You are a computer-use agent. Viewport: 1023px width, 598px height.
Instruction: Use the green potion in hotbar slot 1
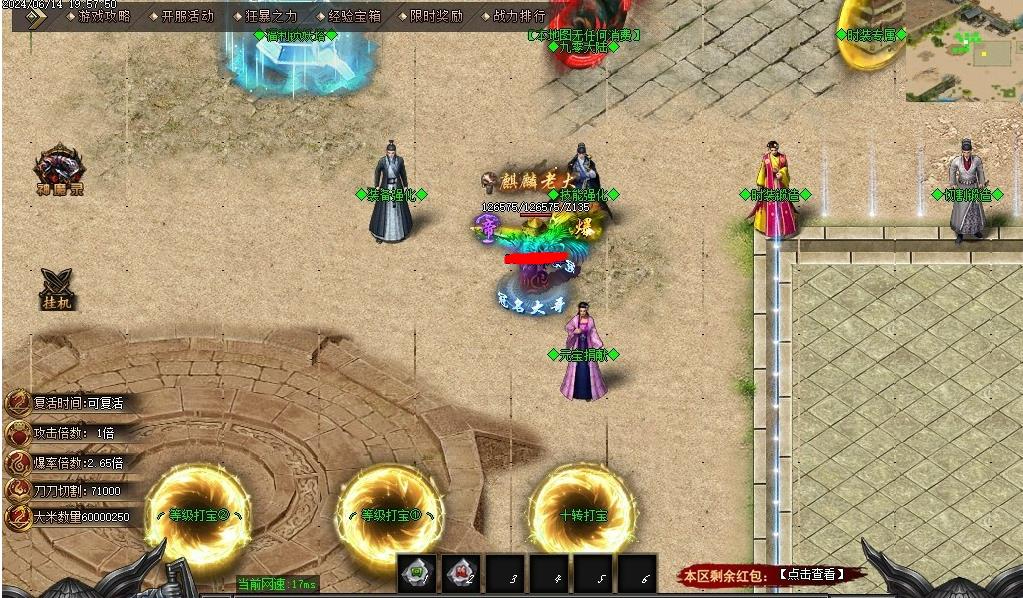(x=417, y=573)
